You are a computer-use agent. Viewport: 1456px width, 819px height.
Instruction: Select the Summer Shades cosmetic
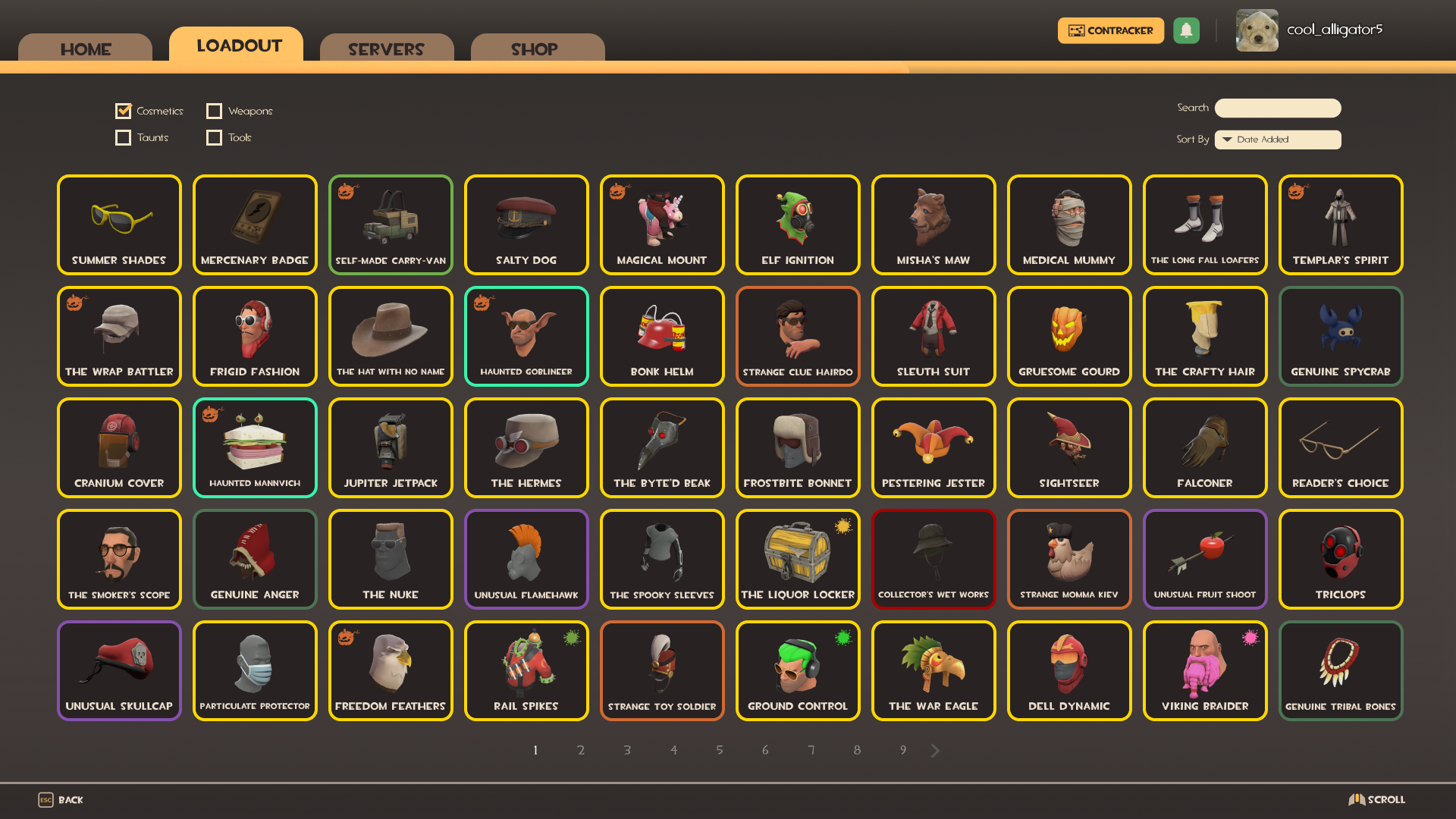[x=119, y=224]
